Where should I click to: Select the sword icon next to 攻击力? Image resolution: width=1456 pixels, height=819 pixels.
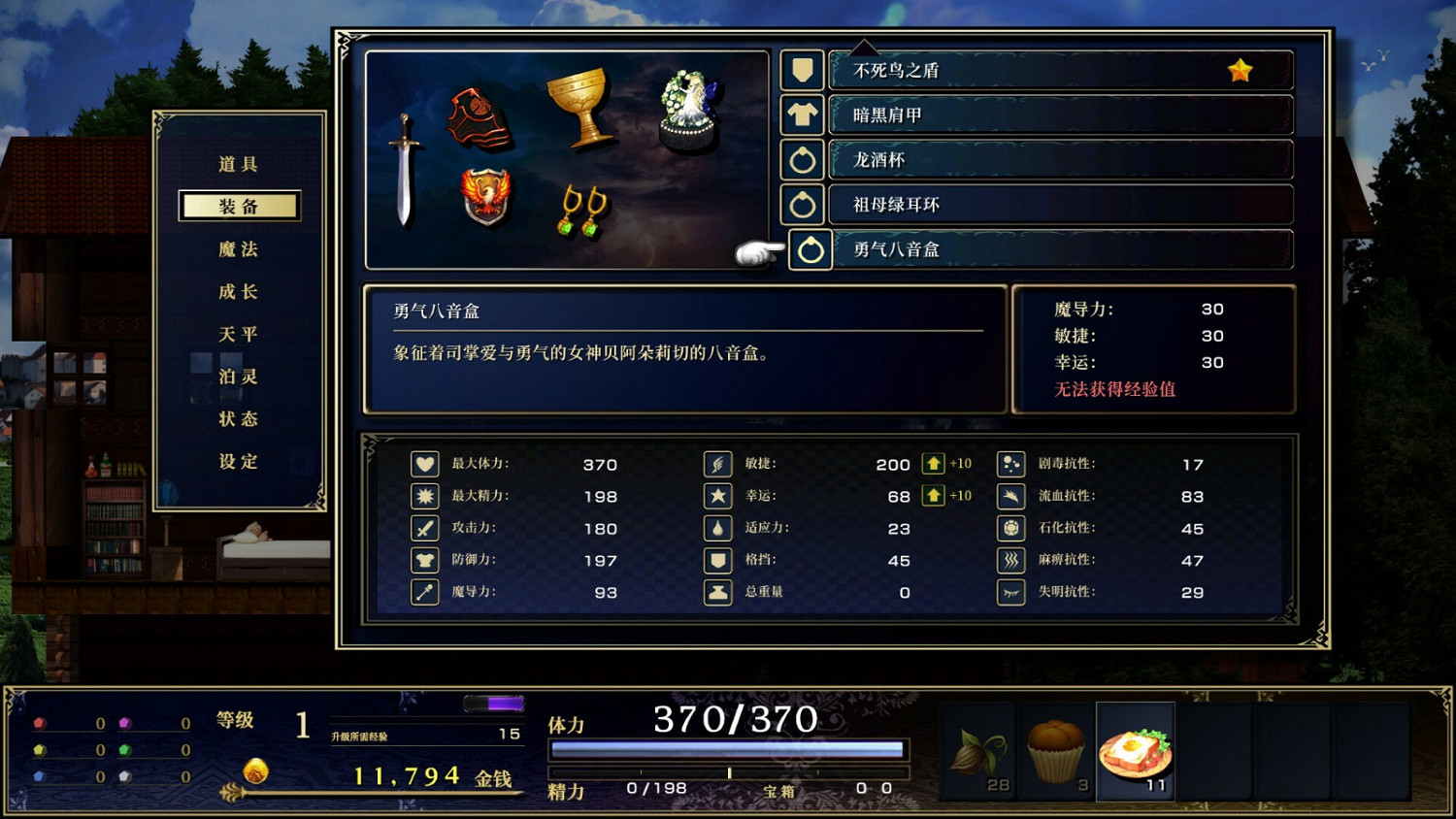(424, 528)
